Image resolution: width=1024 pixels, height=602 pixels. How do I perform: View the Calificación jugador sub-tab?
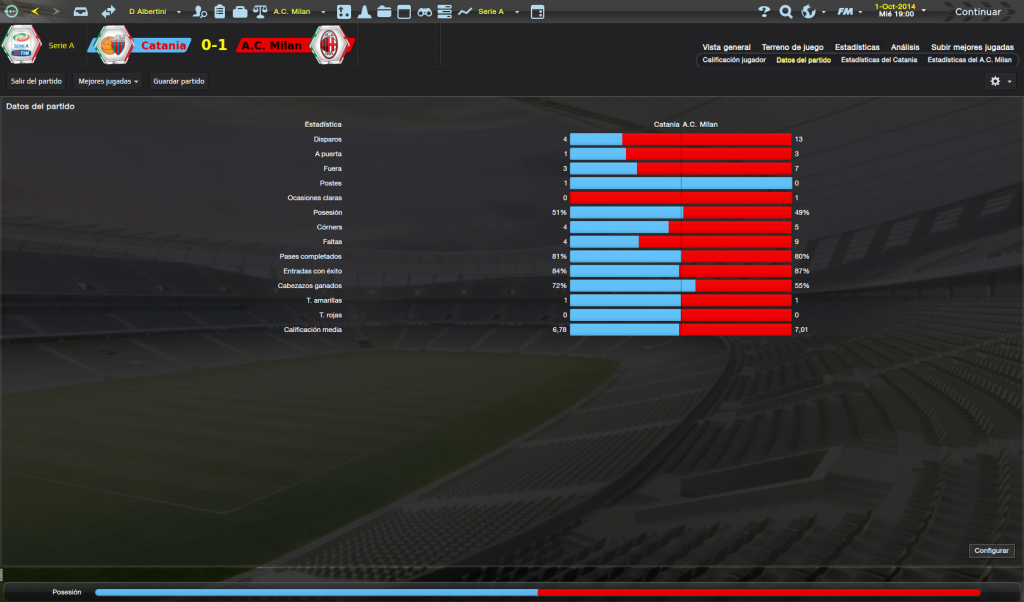point(734,60)
